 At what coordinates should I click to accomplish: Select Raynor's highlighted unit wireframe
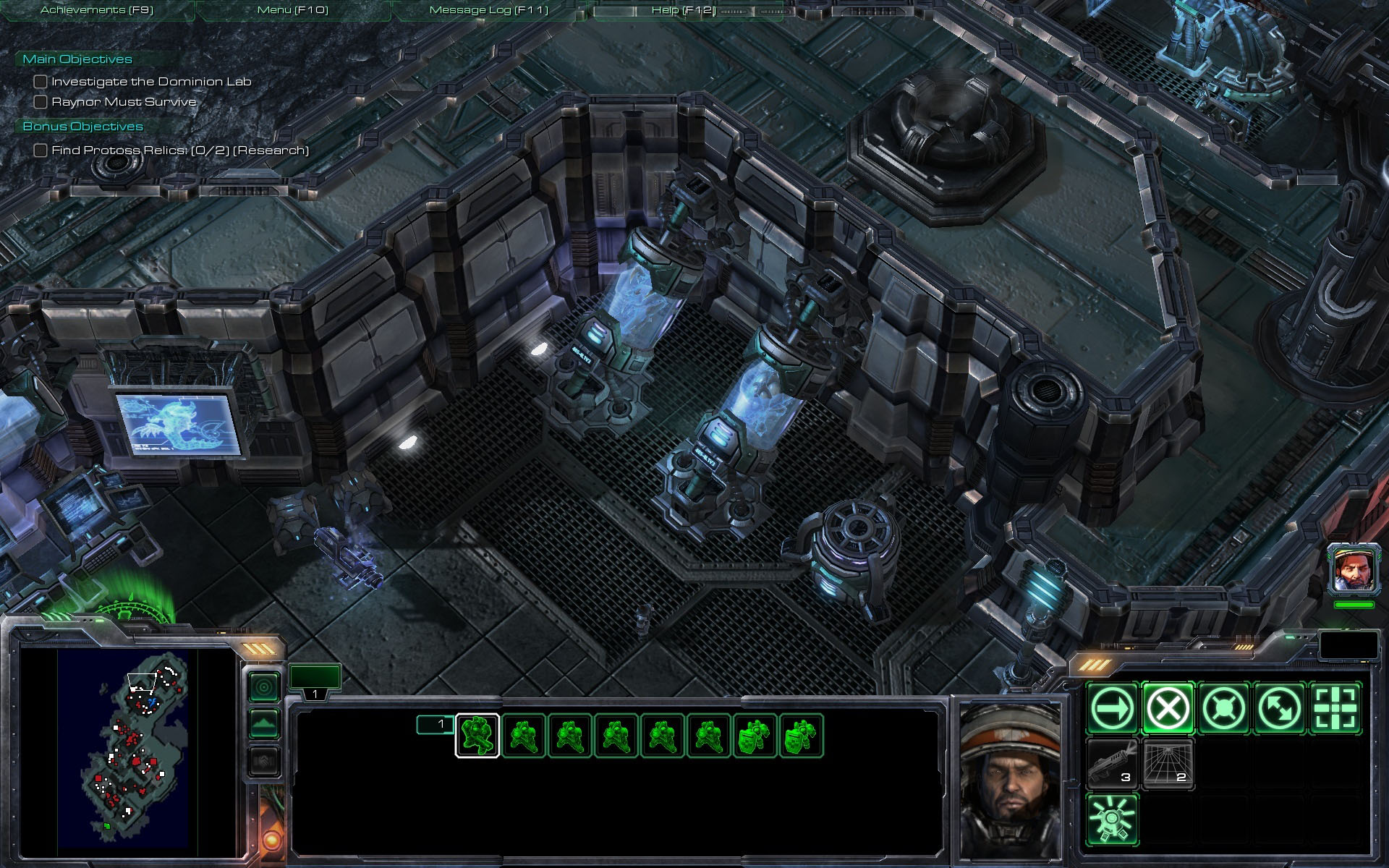pos(477,736)
